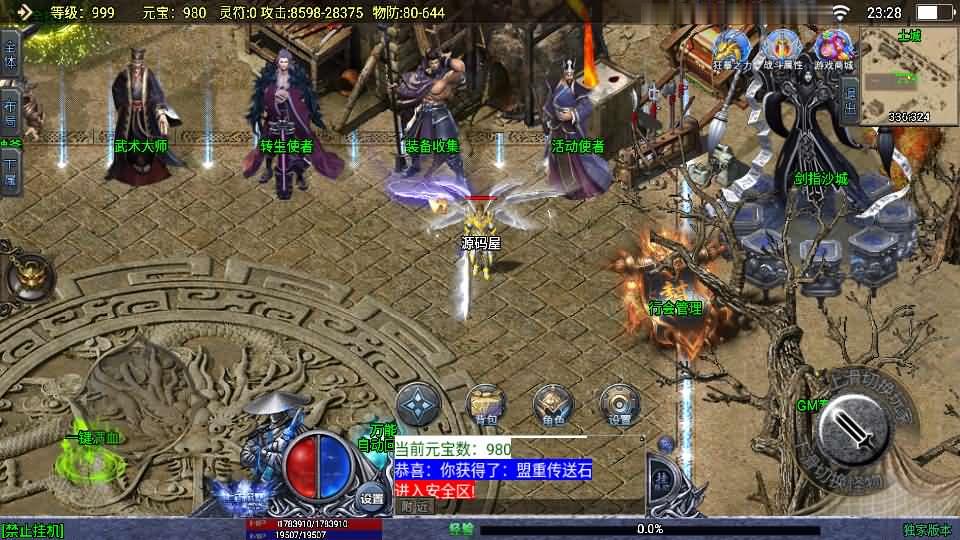The image size is (960, 540).
Task: Open the 设置 gear icon in the menu row
Action: coord(620,405)
